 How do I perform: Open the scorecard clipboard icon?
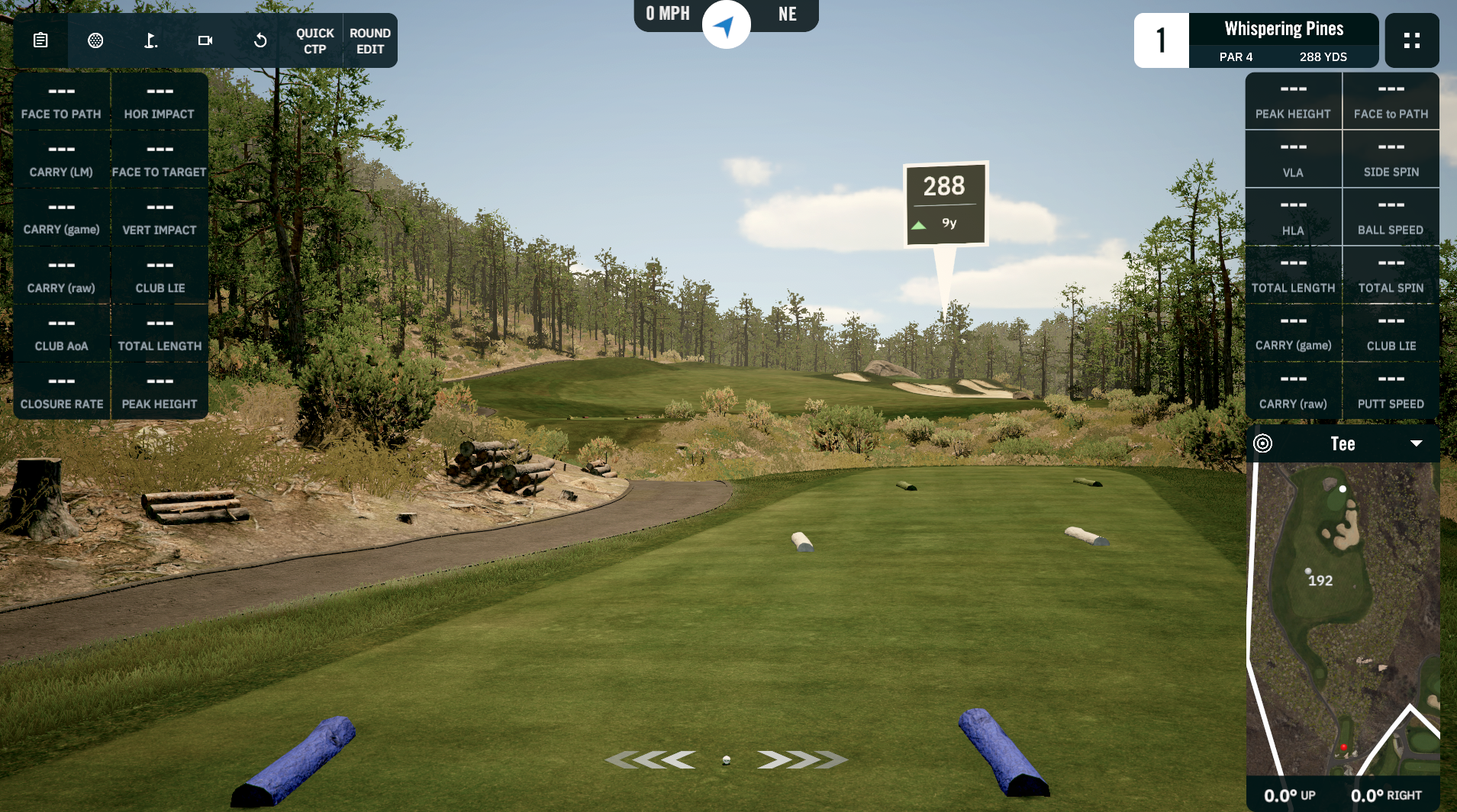pyautogui.click(x=40, y=40)
